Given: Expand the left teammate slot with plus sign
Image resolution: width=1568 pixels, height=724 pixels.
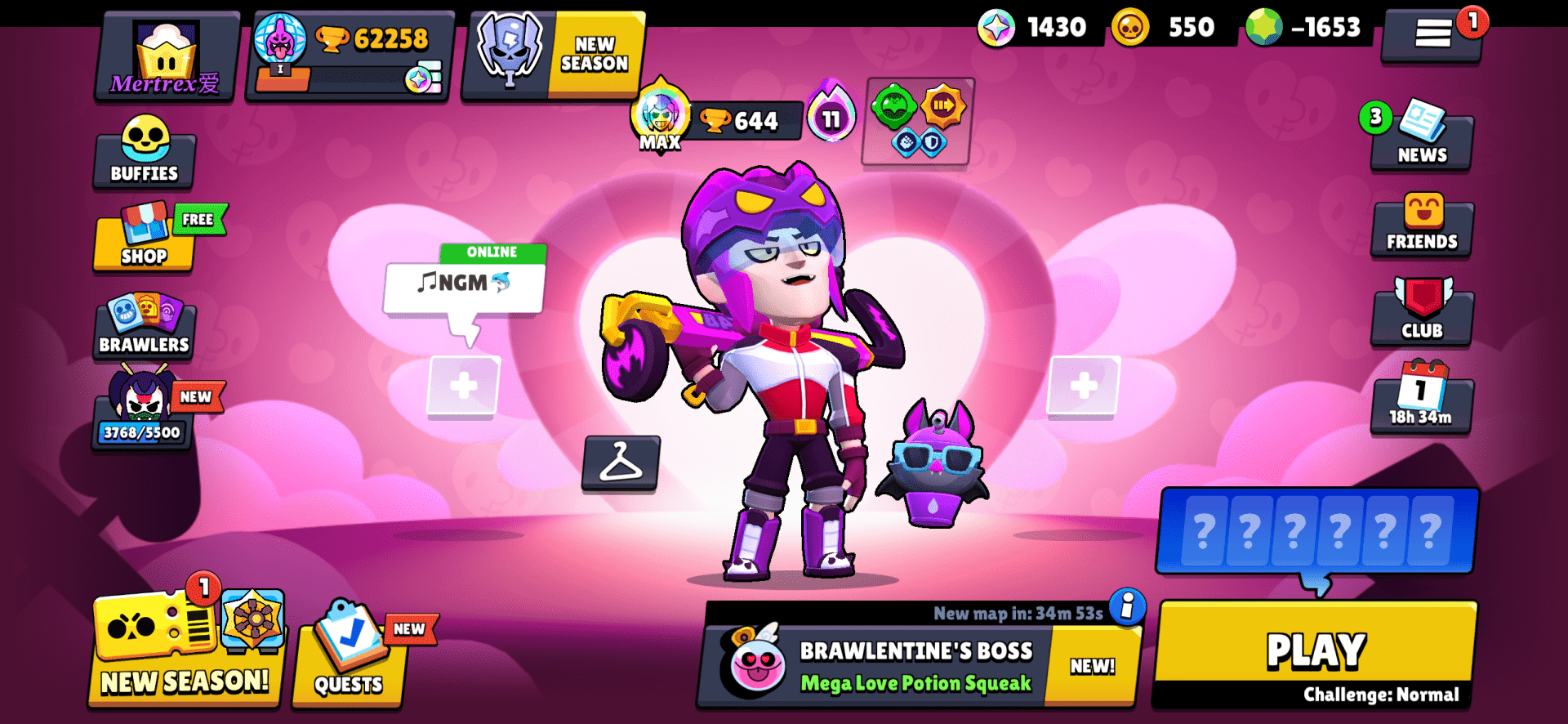Looking at the screenshot, I should tap(462, 387).
